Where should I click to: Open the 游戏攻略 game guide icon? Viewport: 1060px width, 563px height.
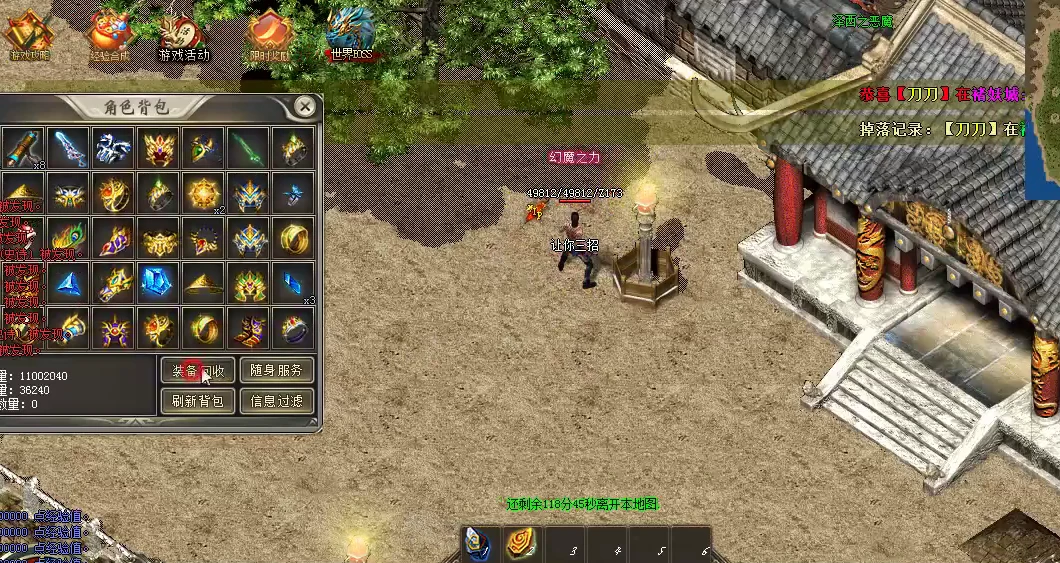pos(28,35)
